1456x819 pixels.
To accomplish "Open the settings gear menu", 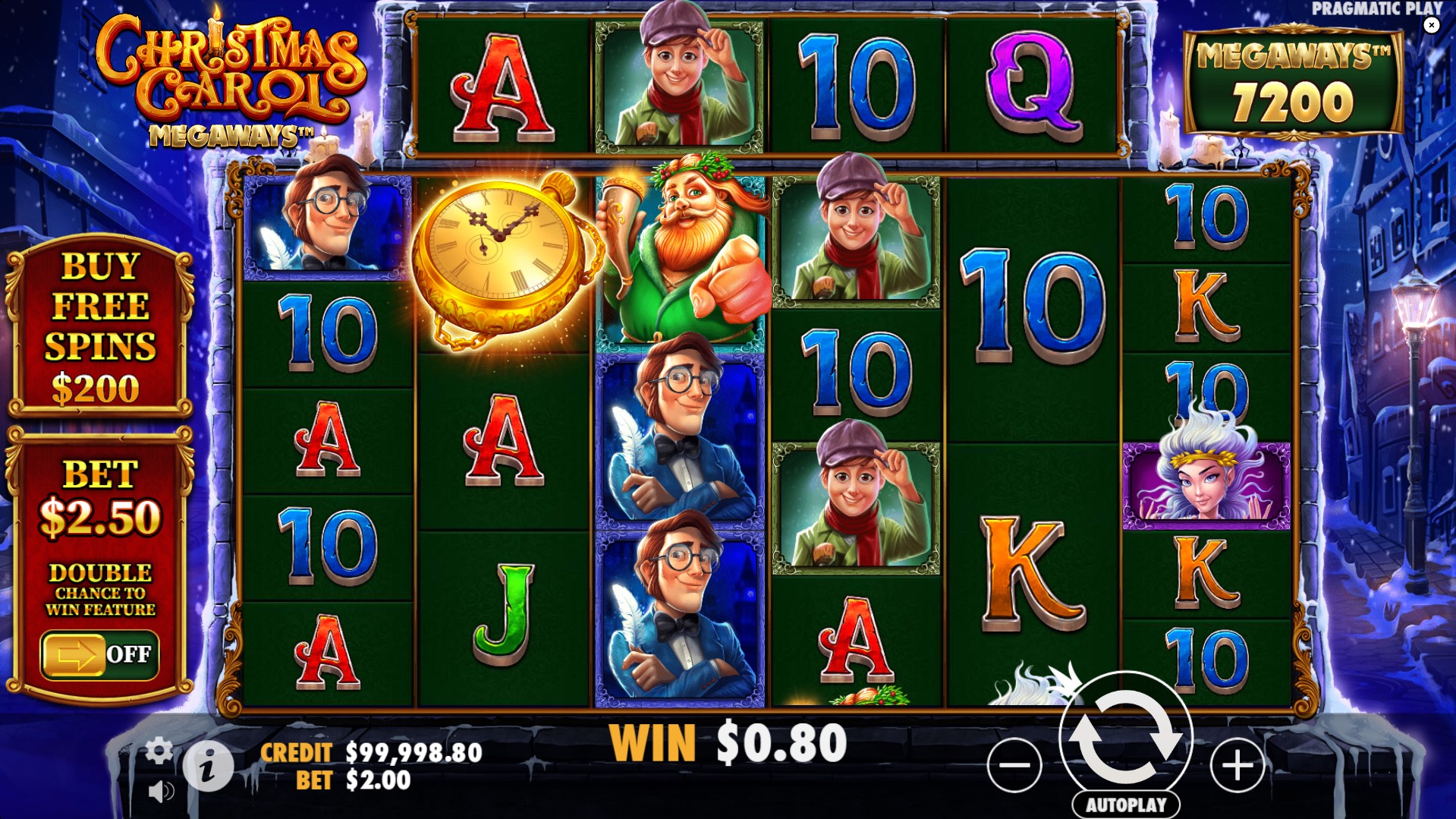I will (159, 751).
